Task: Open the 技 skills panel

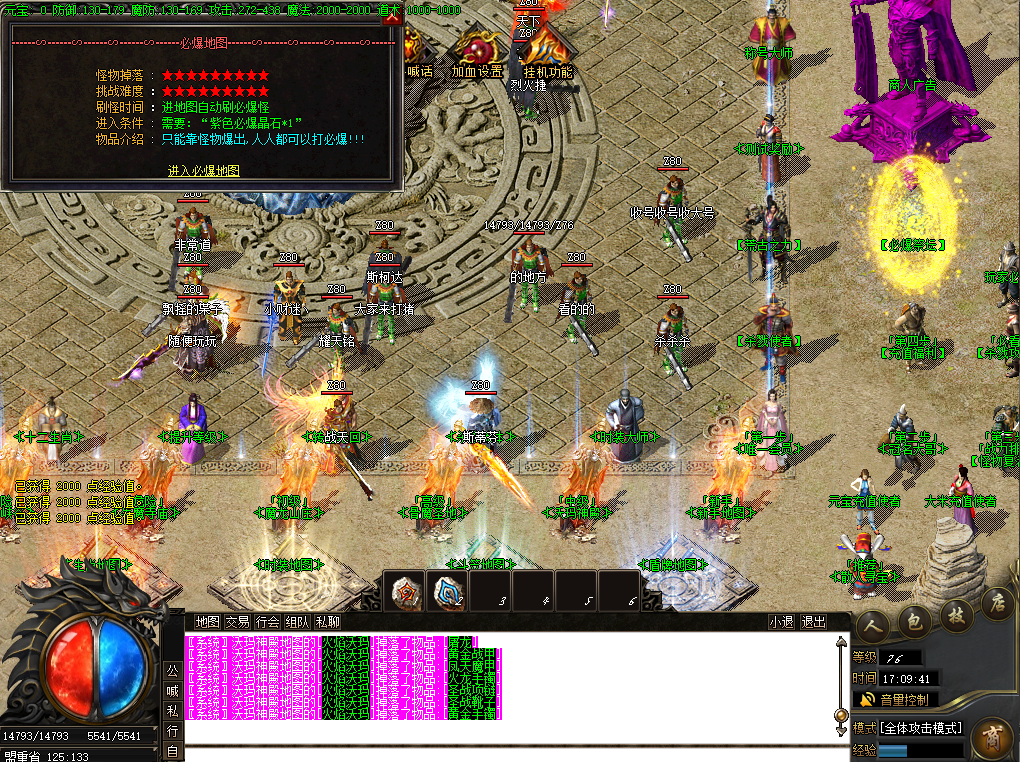Action: 956,614
